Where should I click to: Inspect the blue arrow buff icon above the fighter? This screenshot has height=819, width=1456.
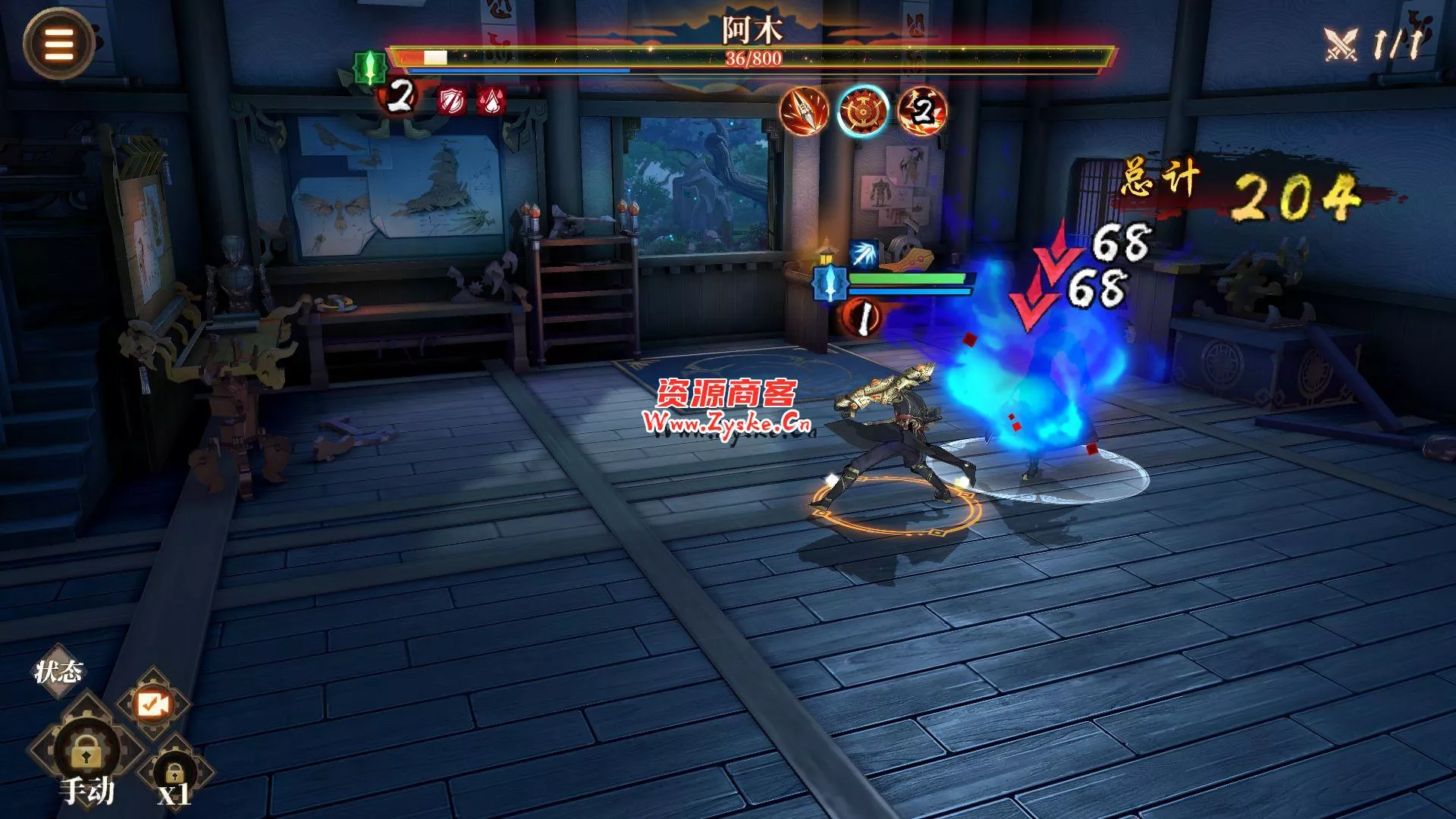tap(863, 255)
